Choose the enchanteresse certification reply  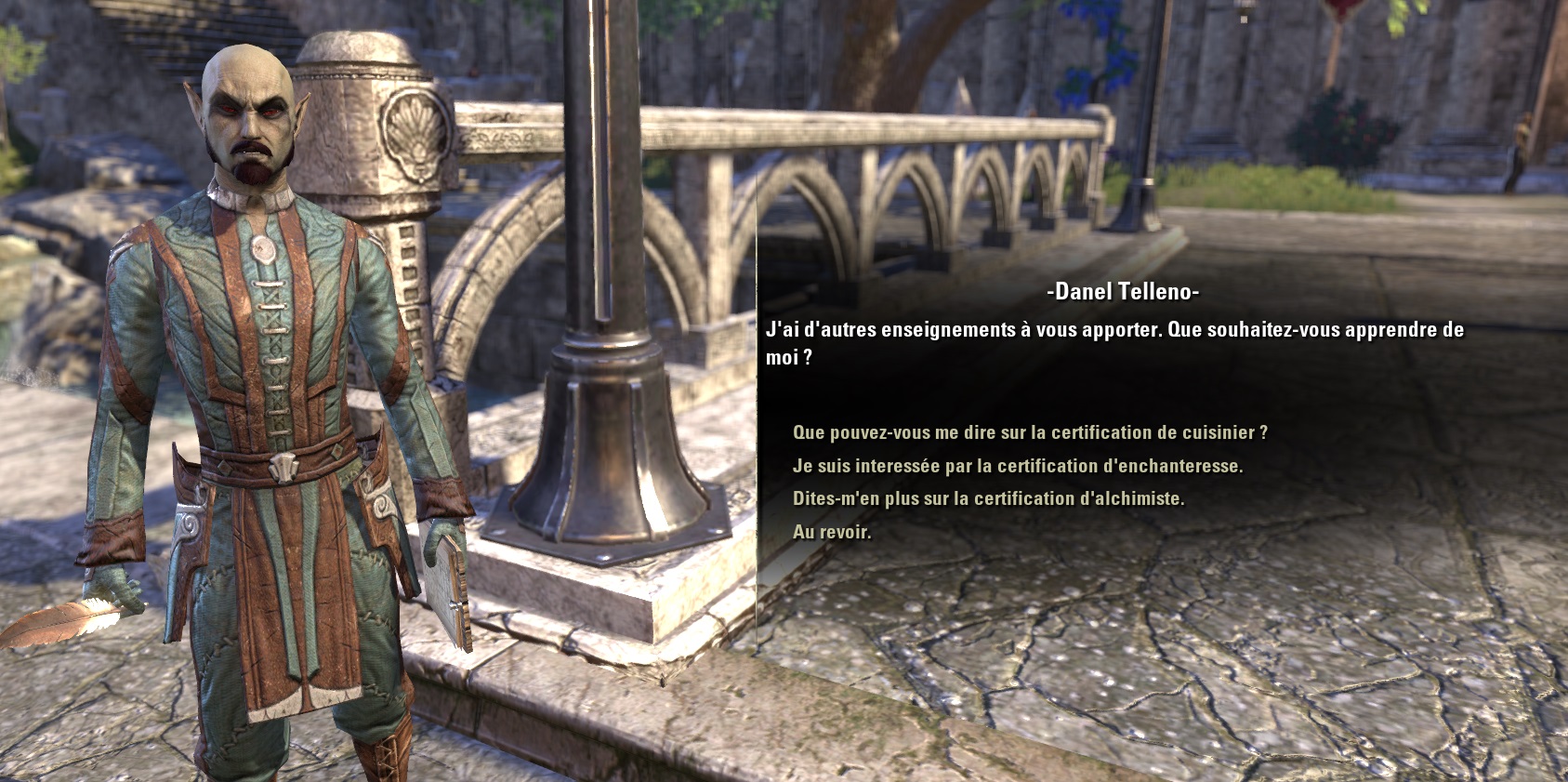[1017, 466]
